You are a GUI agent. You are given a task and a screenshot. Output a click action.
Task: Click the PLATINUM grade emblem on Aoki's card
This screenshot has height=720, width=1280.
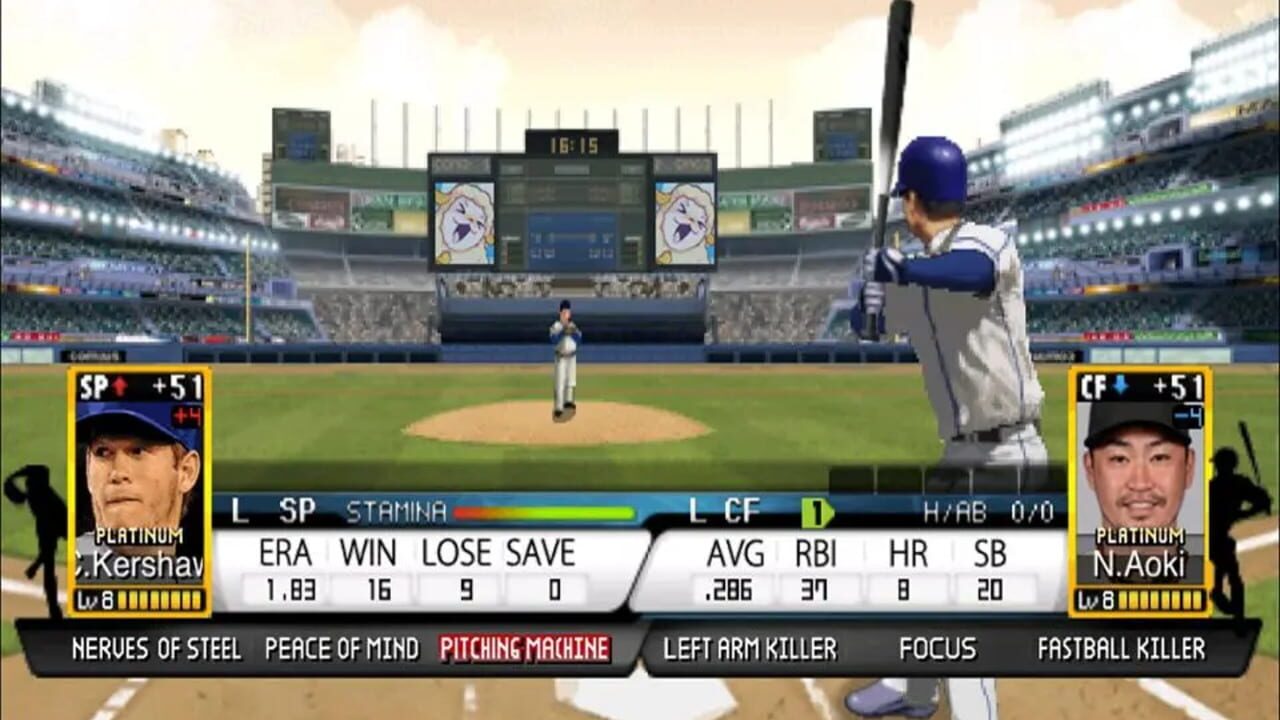[x=1142, y=537]
